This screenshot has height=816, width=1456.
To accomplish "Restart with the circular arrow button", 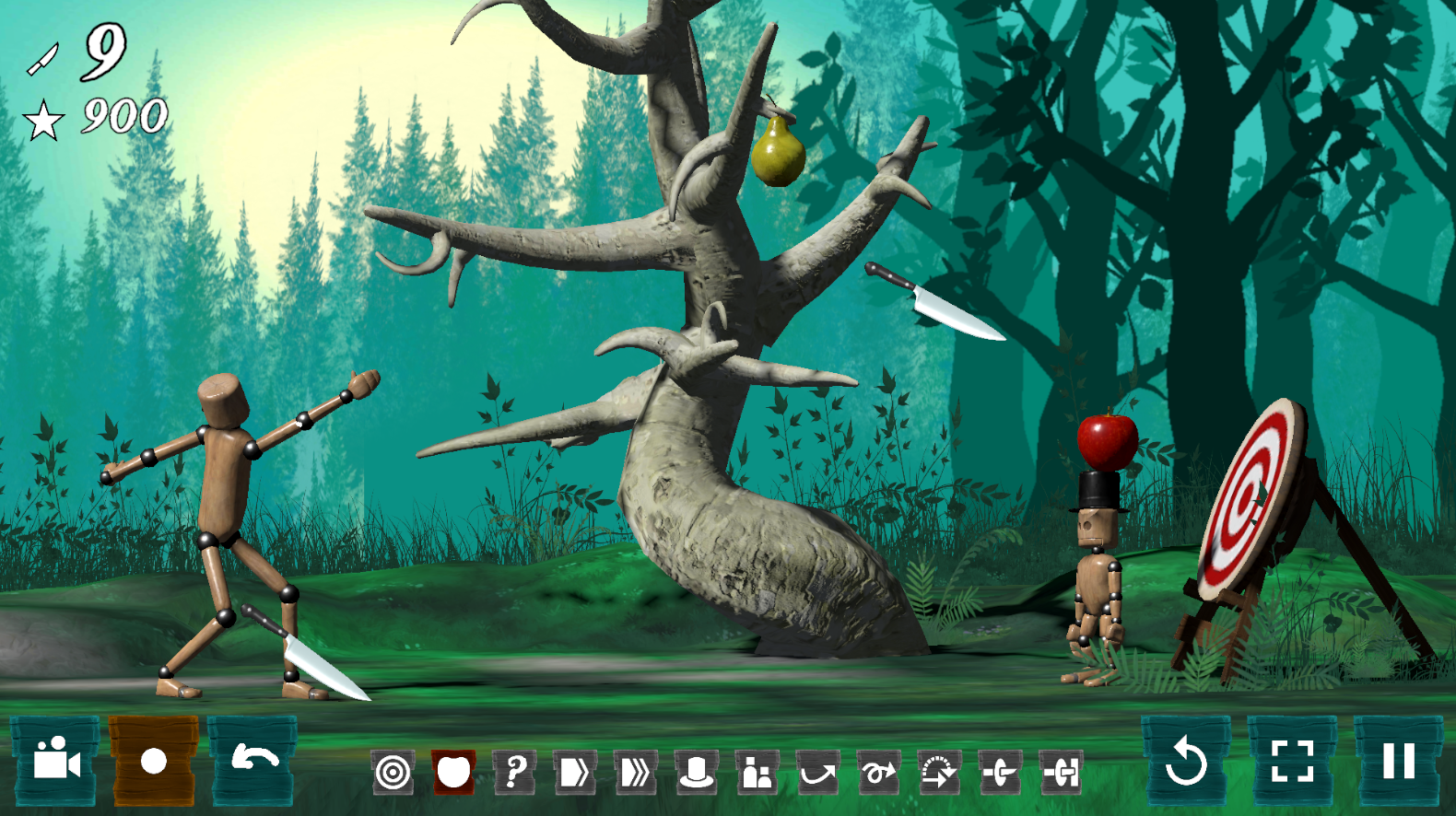I will (x=1186, y=761).
